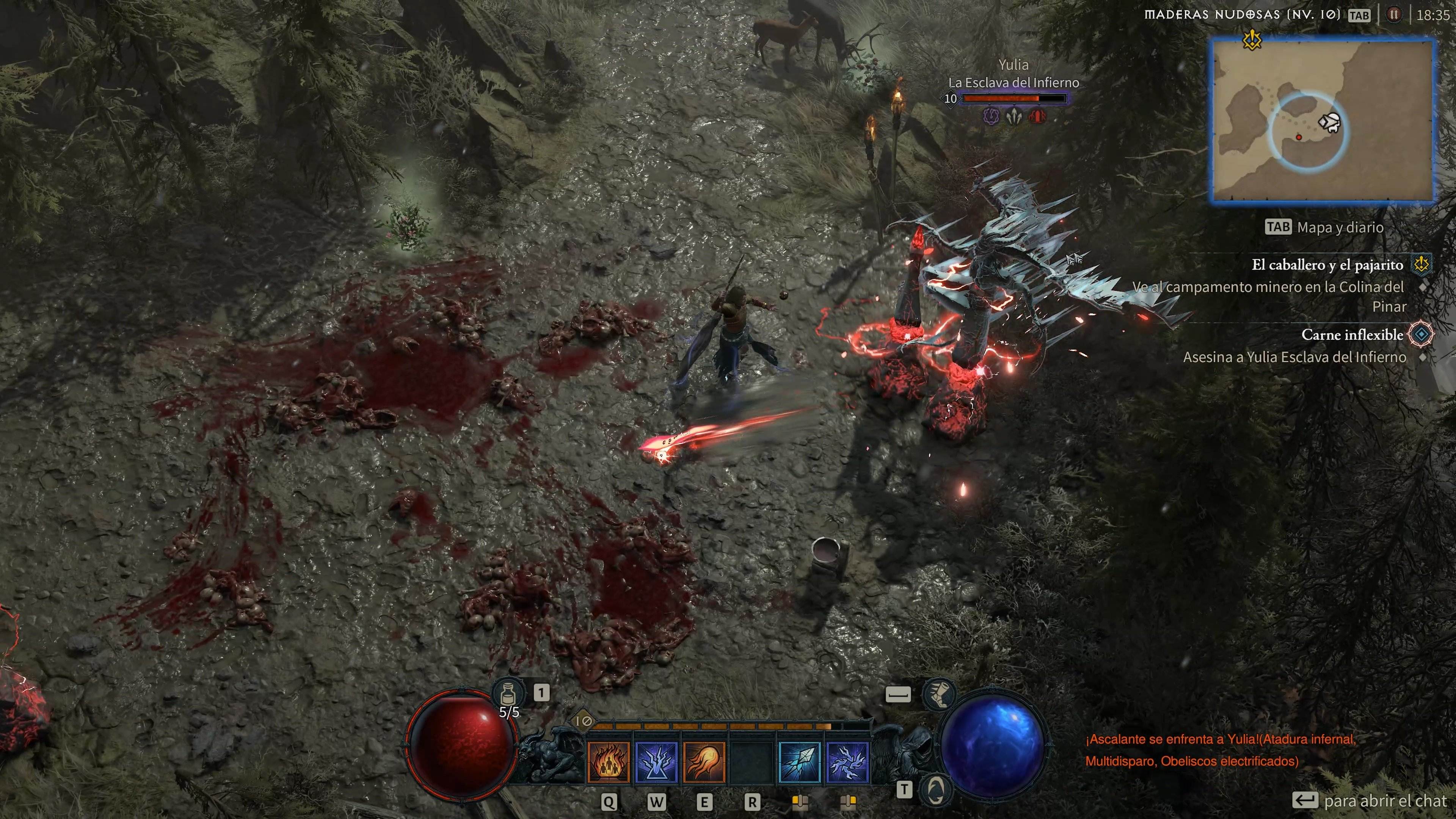Click the red pause icon

coord(1394,15)
